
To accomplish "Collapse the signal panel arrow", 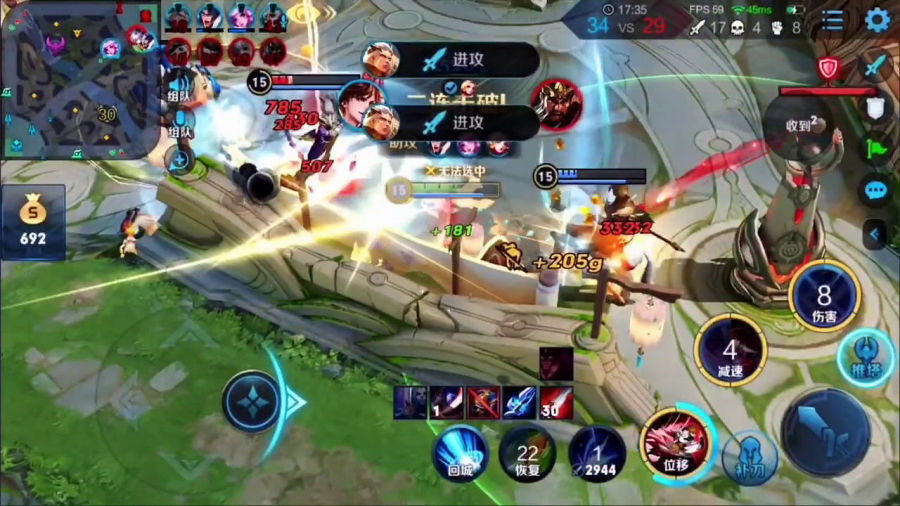I will tap(876, 234).
